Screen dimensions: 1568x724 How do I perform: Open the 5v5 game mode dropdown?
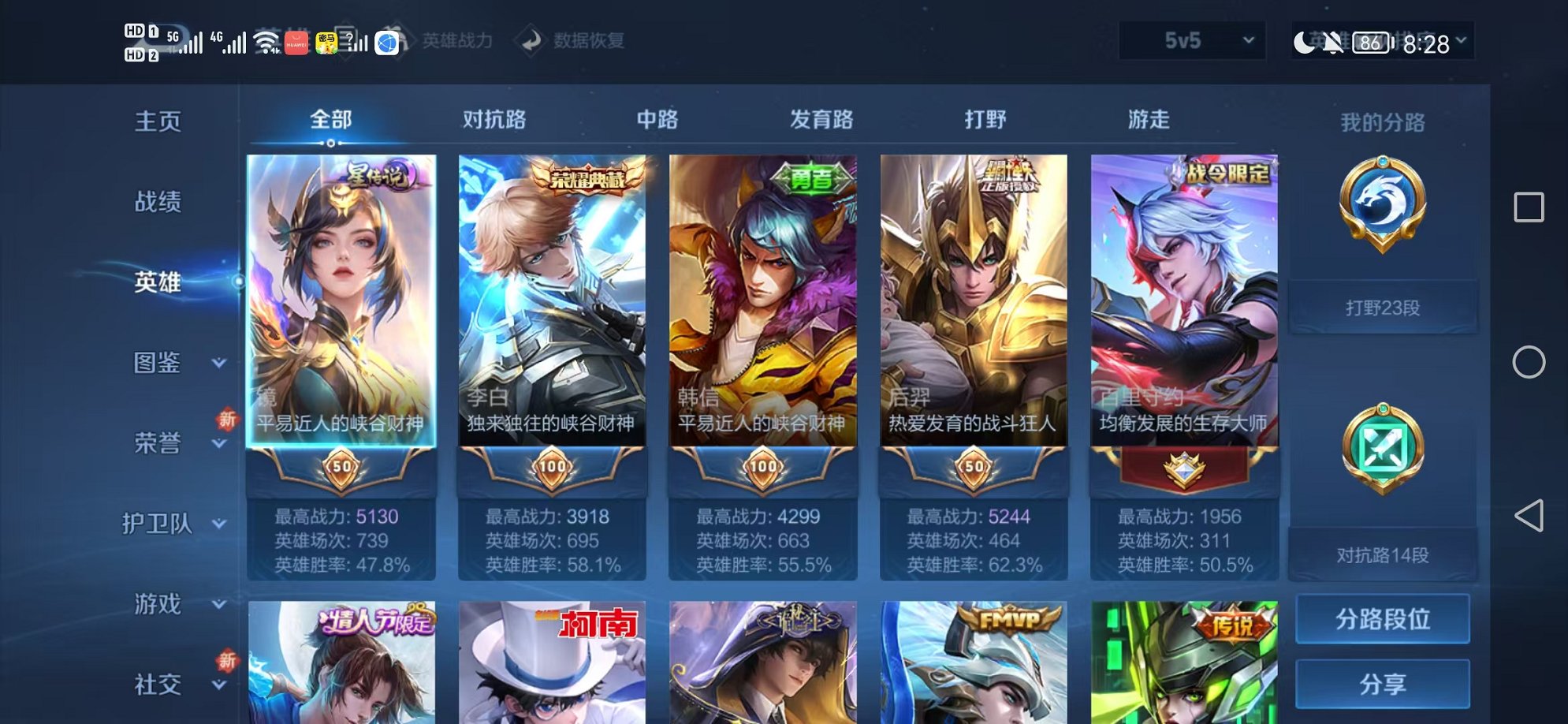click(1190, 40)
